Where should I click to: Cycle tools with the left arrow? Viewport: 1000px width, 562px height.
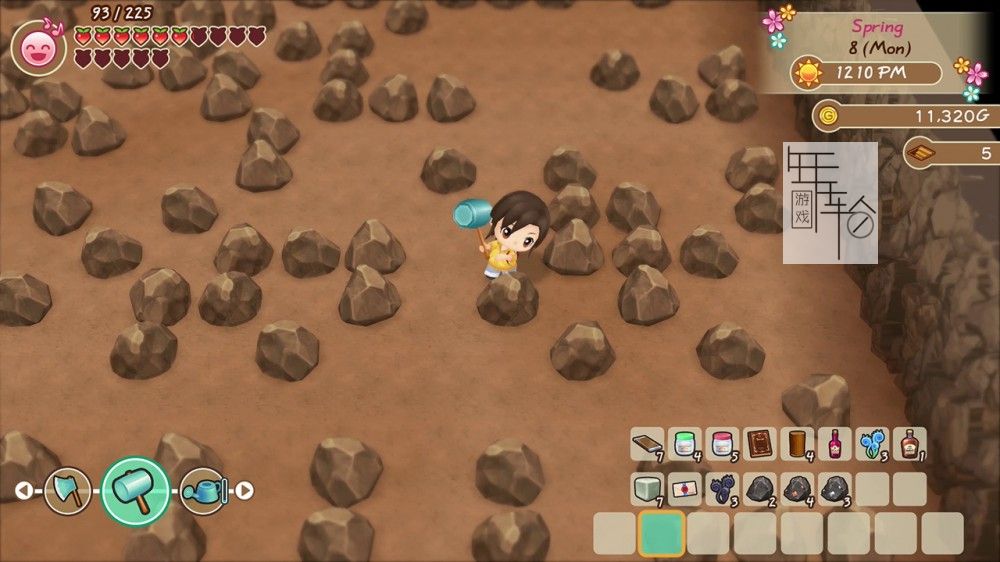[x=23, y=491]
